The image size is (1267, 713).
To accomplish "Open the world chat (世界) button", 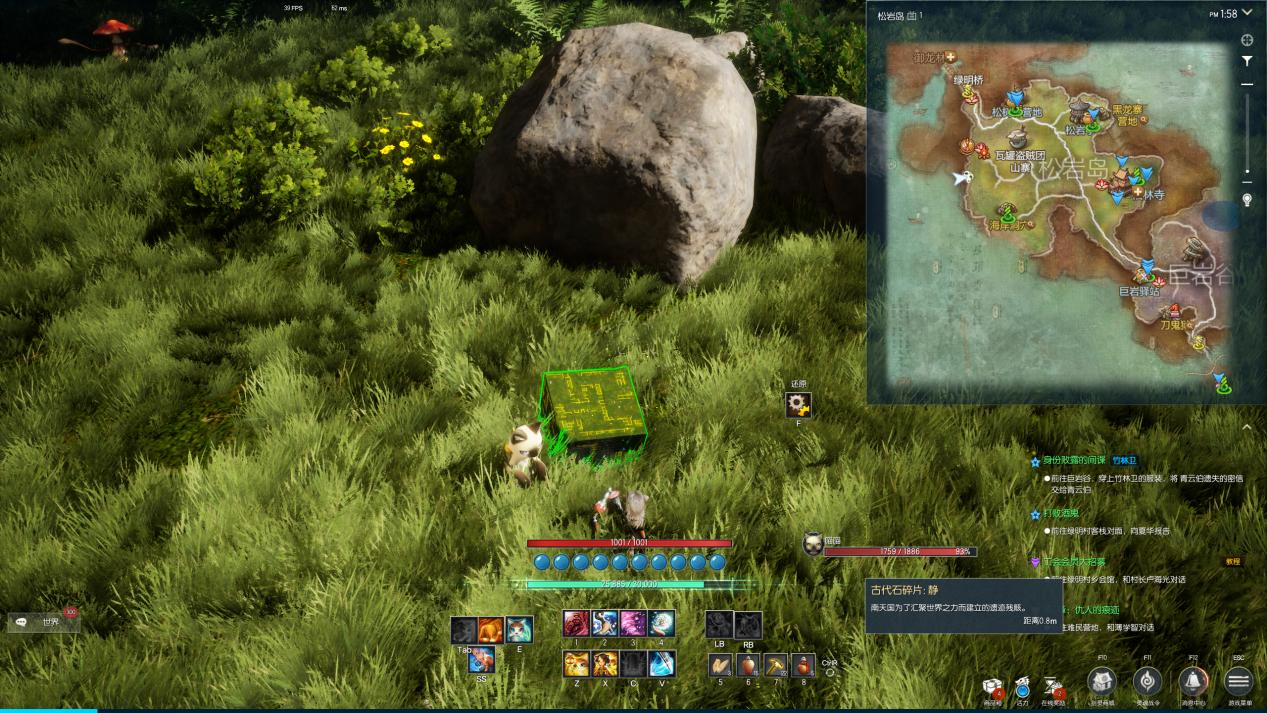I will pos(44,622).
